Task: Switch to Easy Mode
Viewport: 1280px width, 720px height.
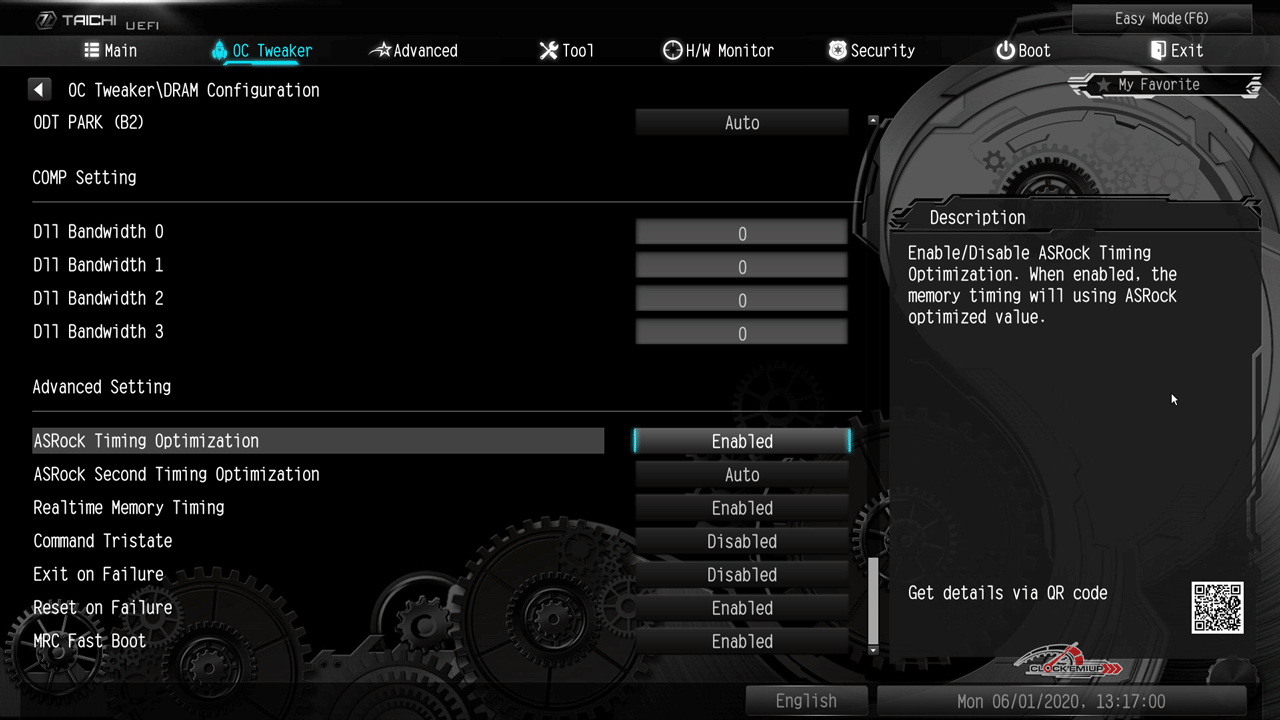Action: [x=1161, y=19]
